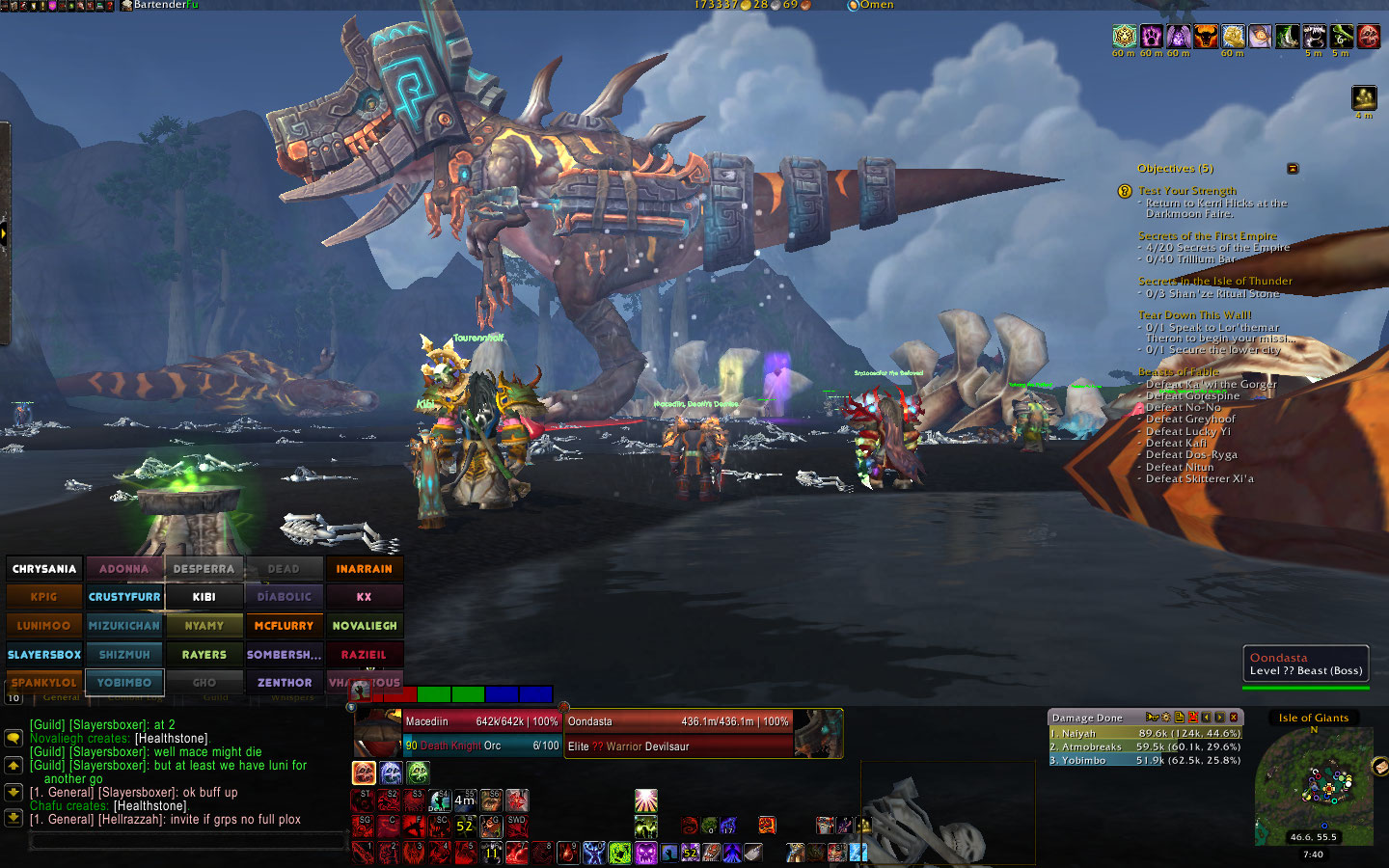Jump chat to bottom with the lowest arrow
Screen dimensions: 1389x868
[14, 818]
